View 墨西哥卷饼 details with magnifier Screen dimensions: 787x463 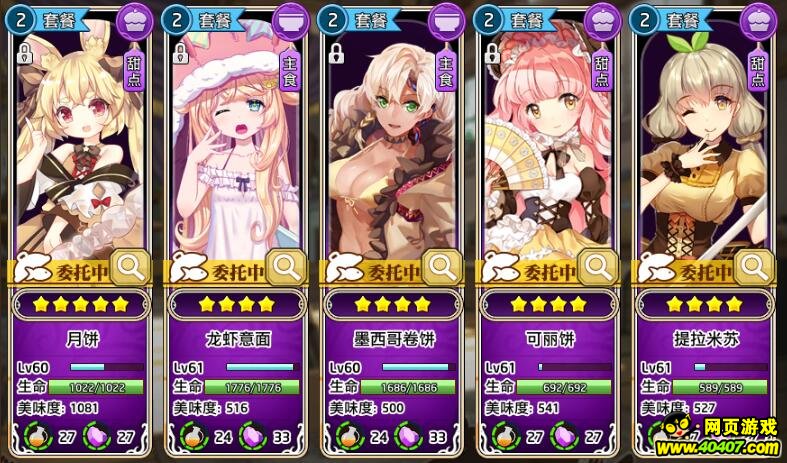point(443,266)
